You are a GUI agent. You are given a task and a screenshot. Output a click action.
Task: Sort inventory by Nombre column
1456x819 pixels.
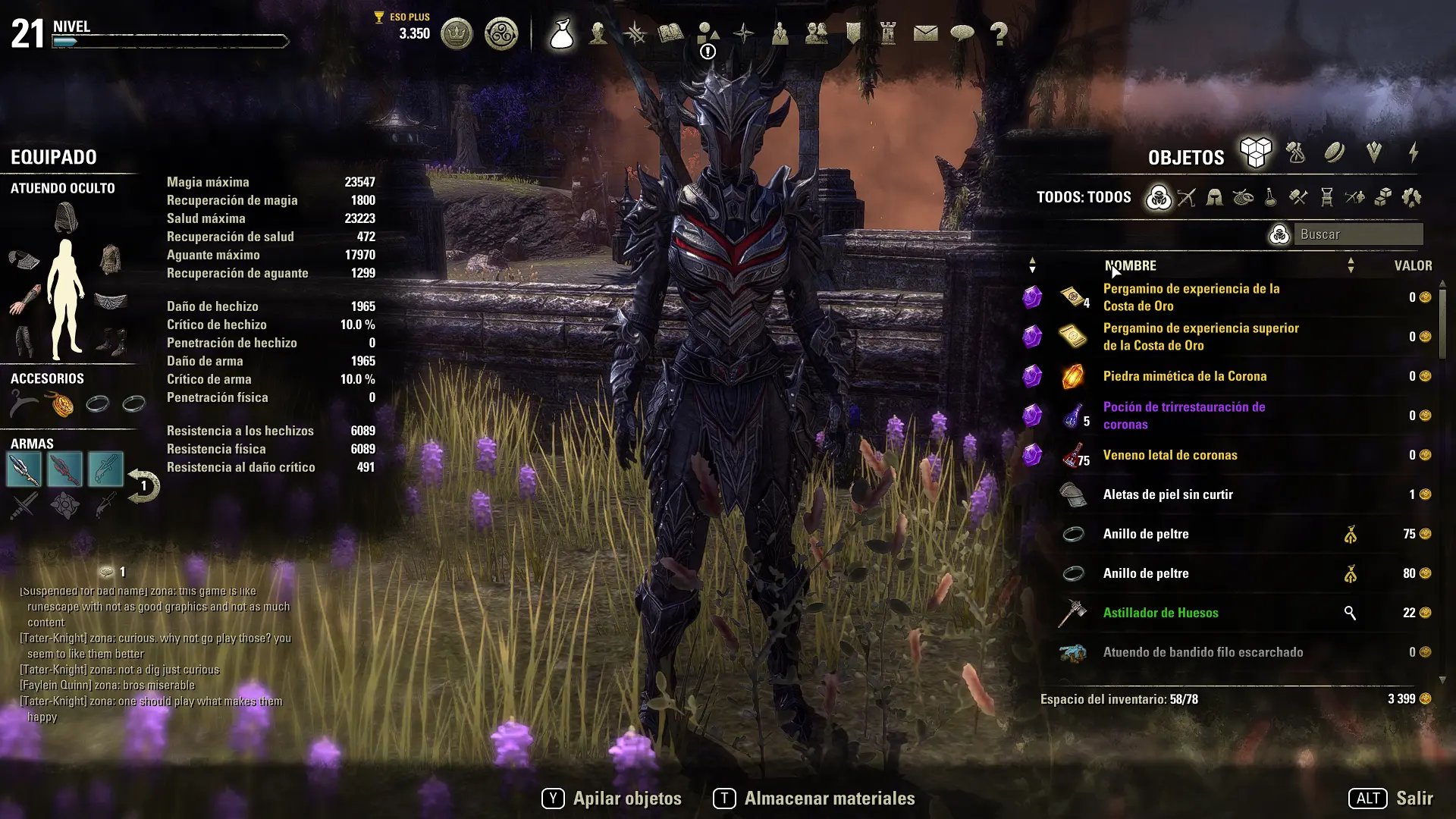(1130, 265)
